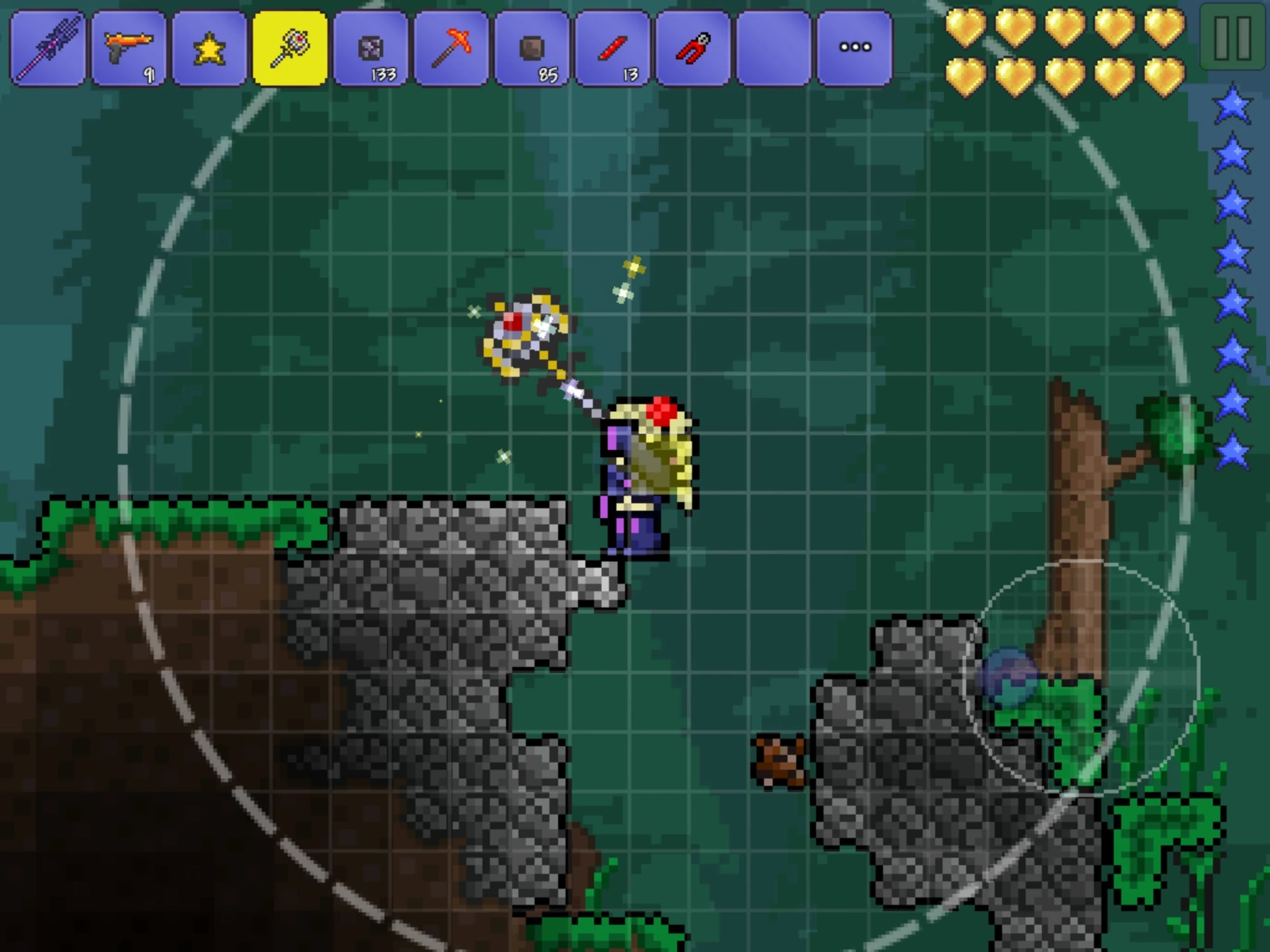Select the red flare stack of 13
Screen dimensions: 1270x952
pos(614,46)
